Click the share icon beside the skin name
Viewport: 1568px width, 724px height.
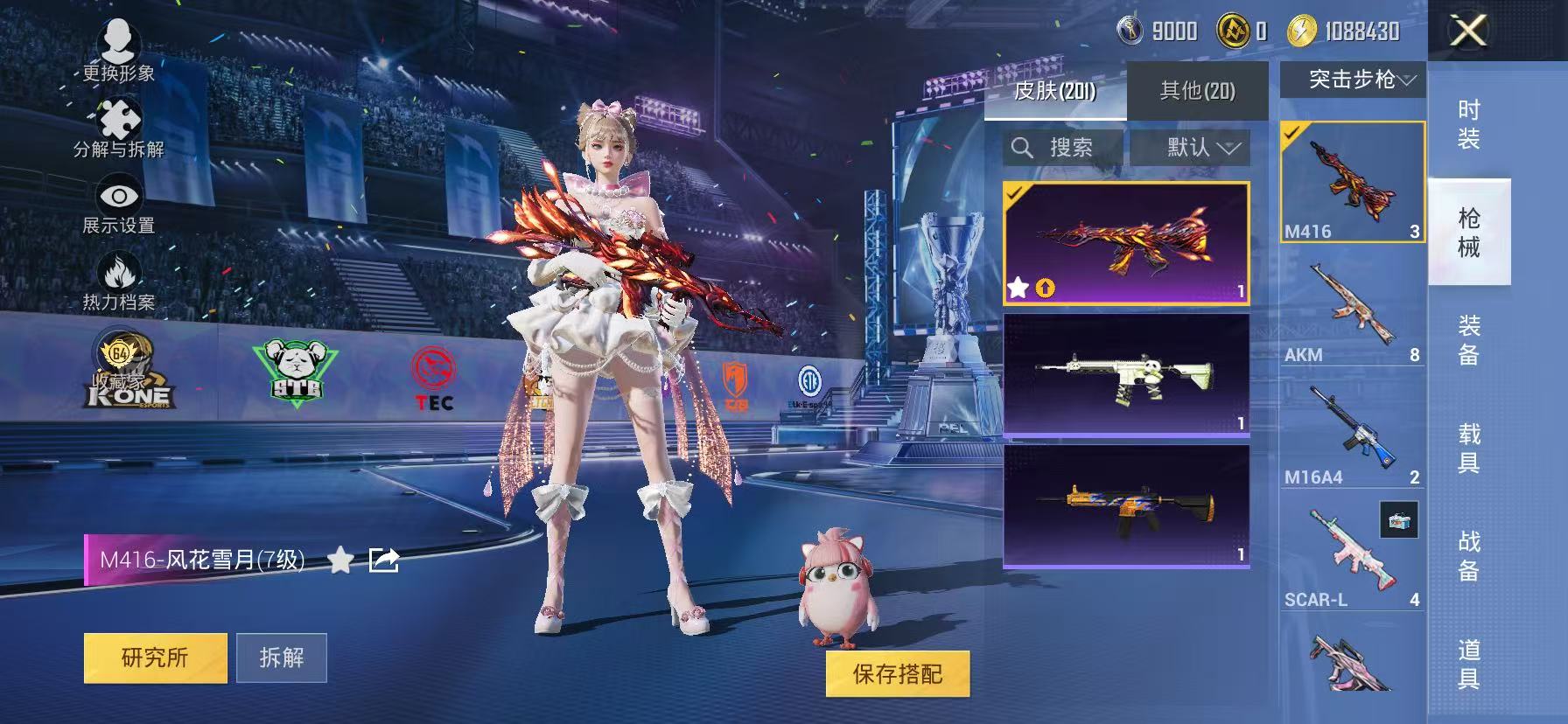[x=382, y=560]
